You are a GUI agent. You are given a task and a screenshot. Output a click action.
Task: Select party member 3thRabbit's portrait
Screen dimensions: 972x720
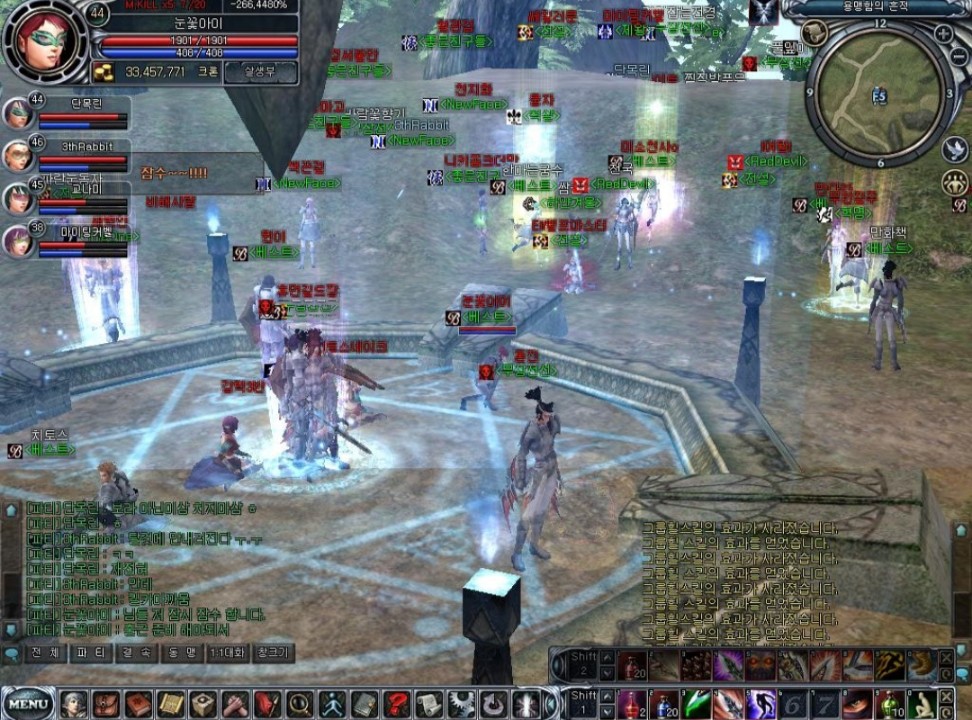pyautogui.click(x=17, y=155)
